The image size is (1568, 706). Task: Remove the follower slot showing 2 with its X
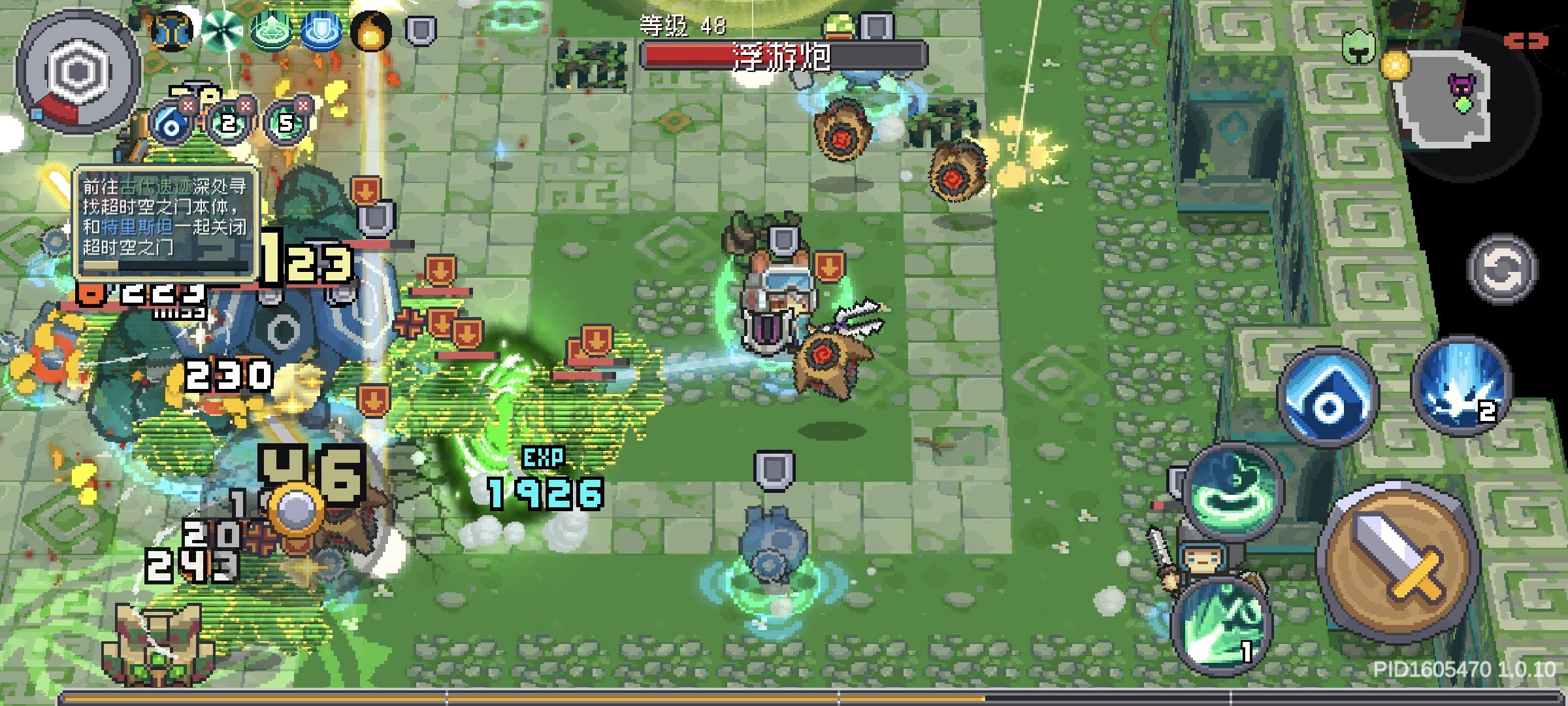[245, 107]
